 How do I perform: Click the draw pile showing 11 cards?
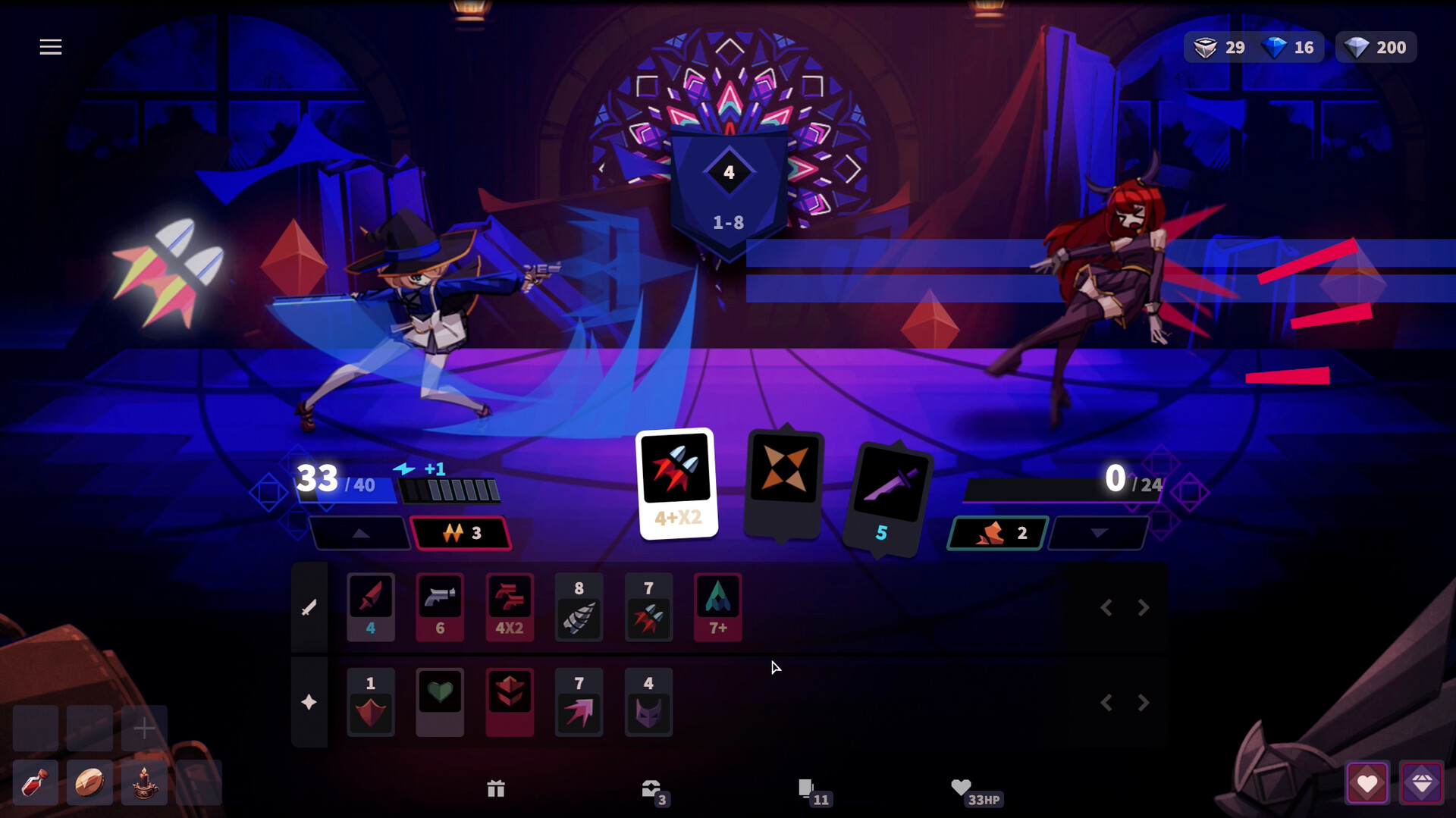pyautogui.click(x=810, y=788)
